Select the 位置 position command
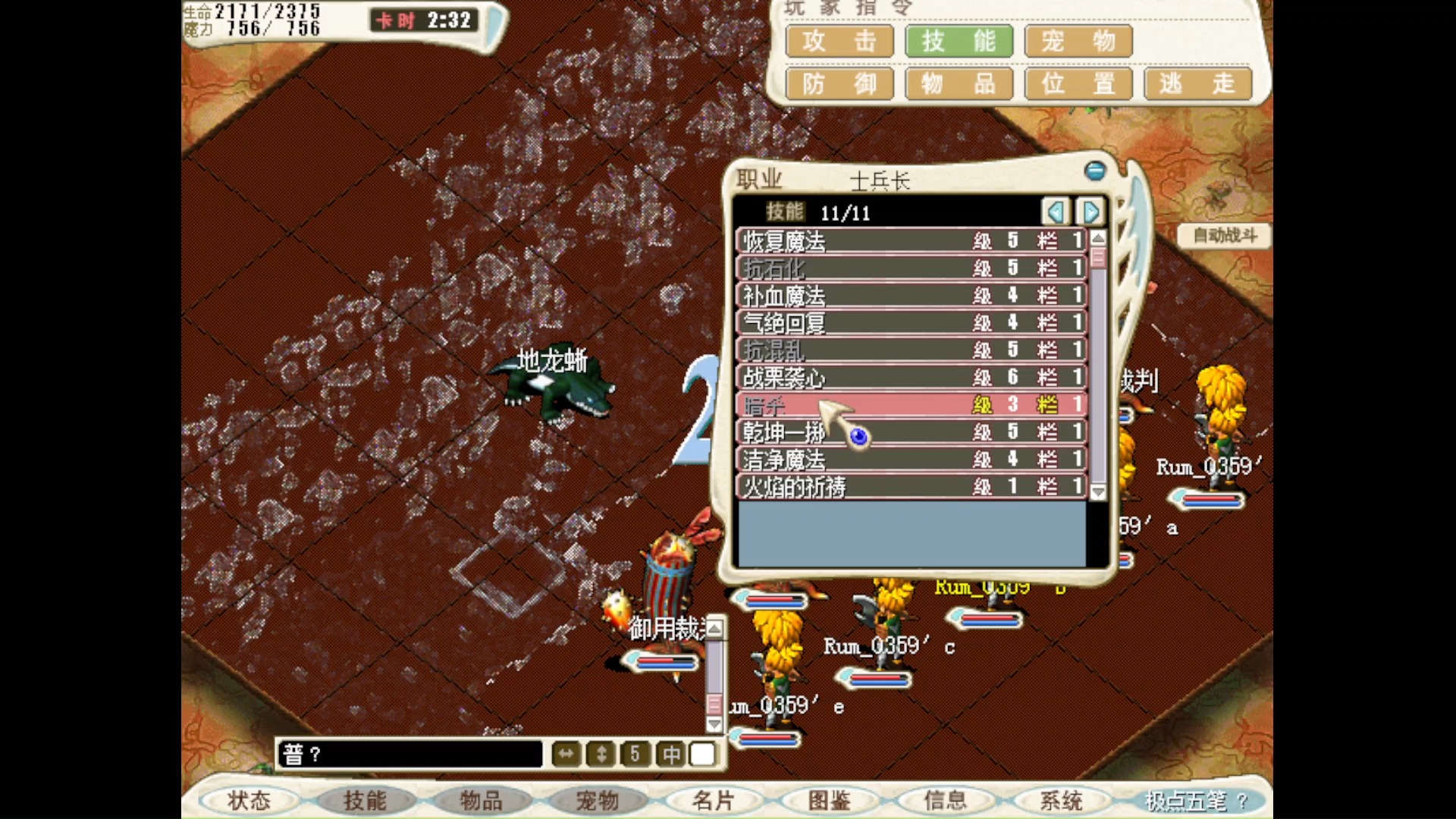 [1078, 83]
